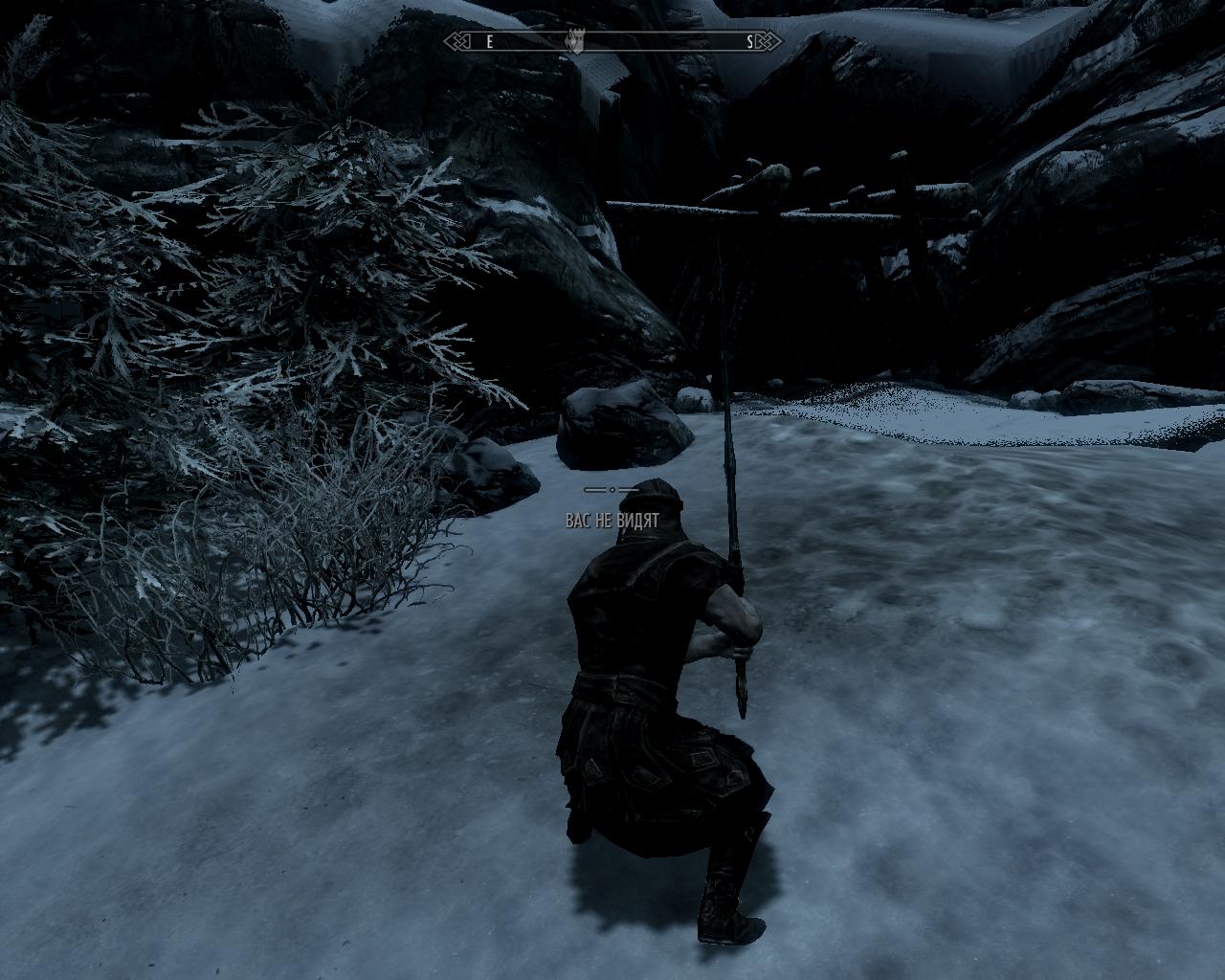Click the location marker on the compass
The width and height of the screenshot is (1225, 980).
click(x=577, y=41)
